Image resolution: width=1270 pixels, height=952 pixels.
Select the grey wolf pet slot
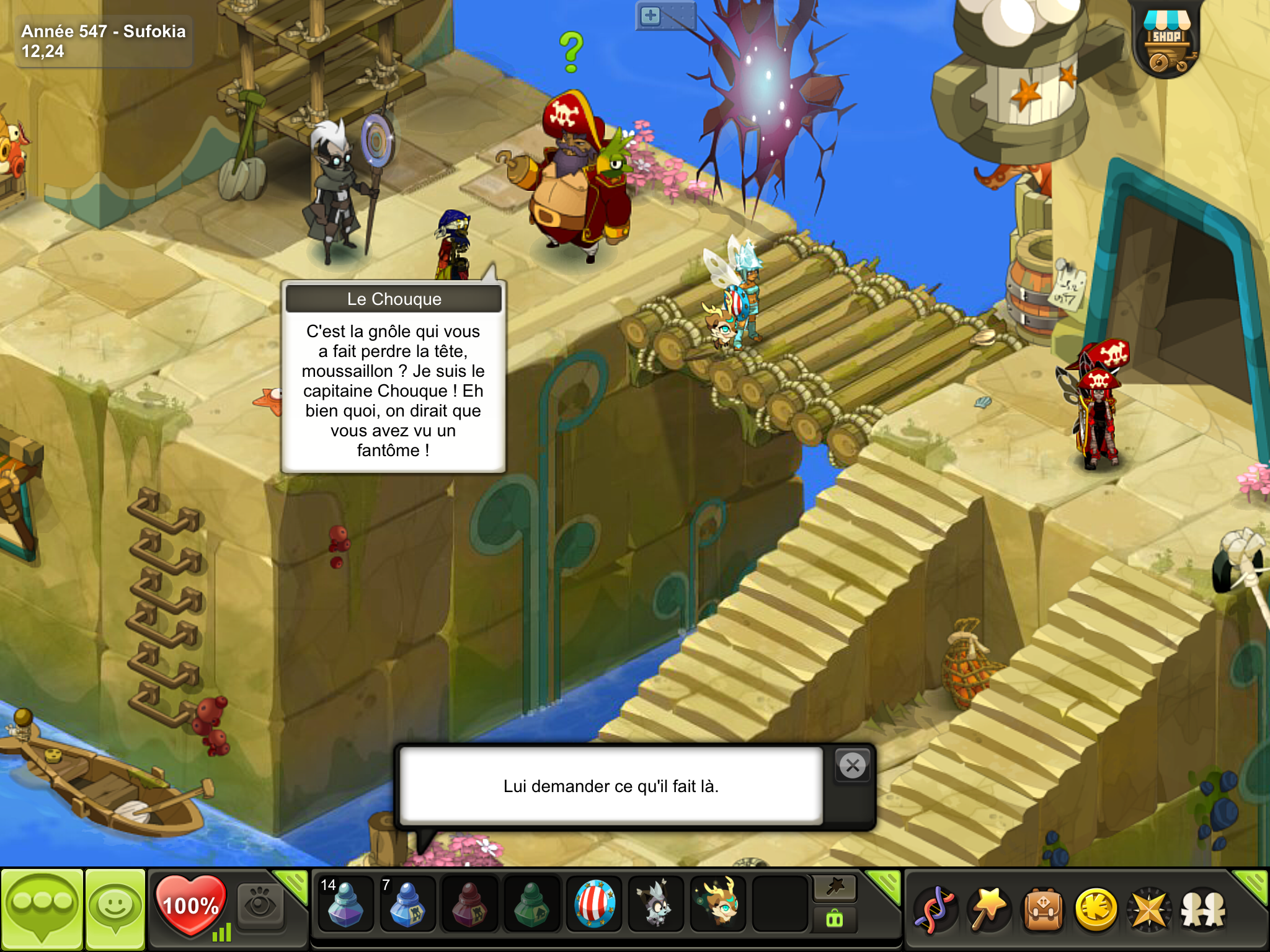point(655,905)
